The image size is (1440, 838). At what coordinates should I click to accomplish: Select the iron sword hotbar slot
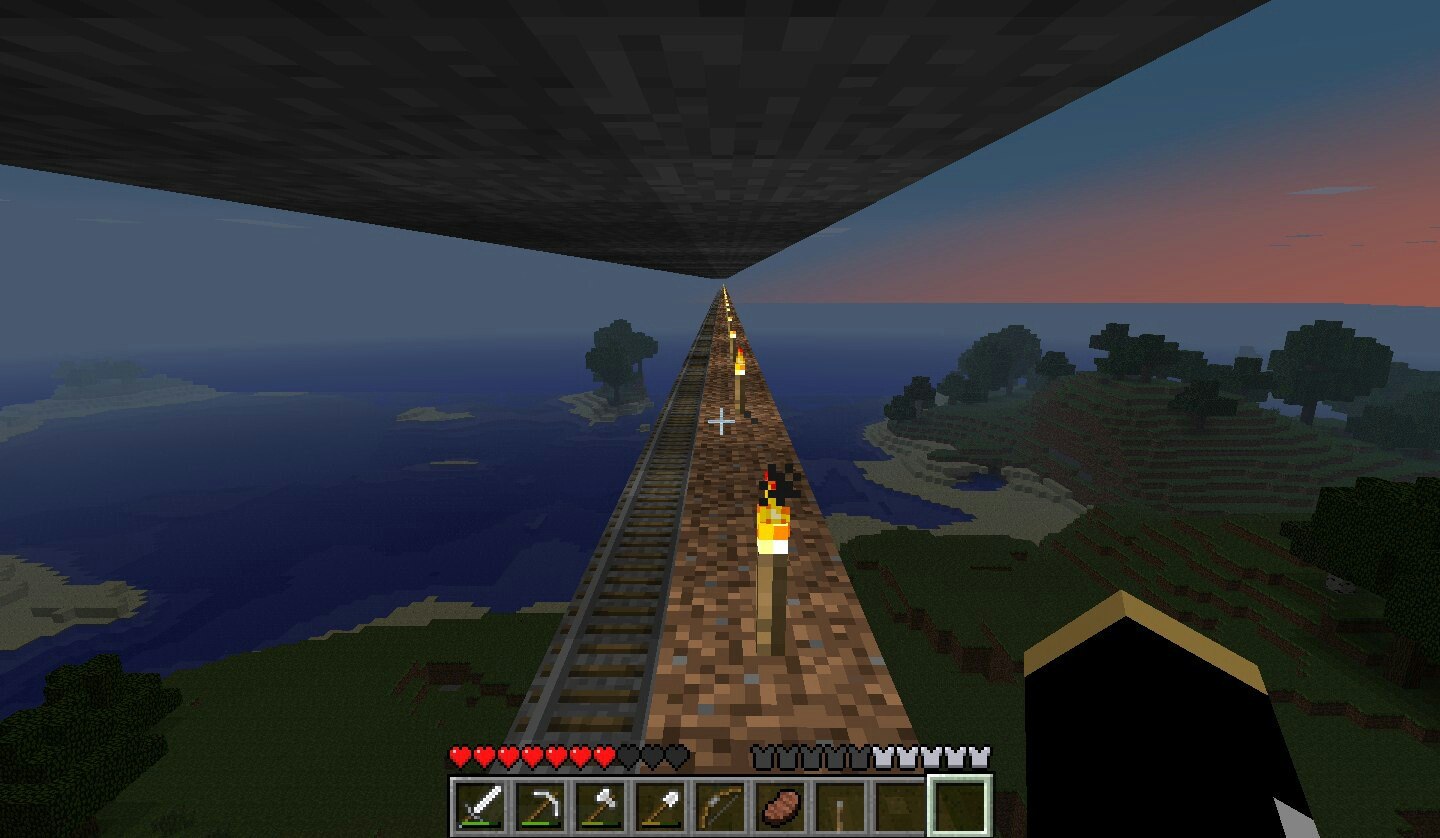(x=480, y=804)
